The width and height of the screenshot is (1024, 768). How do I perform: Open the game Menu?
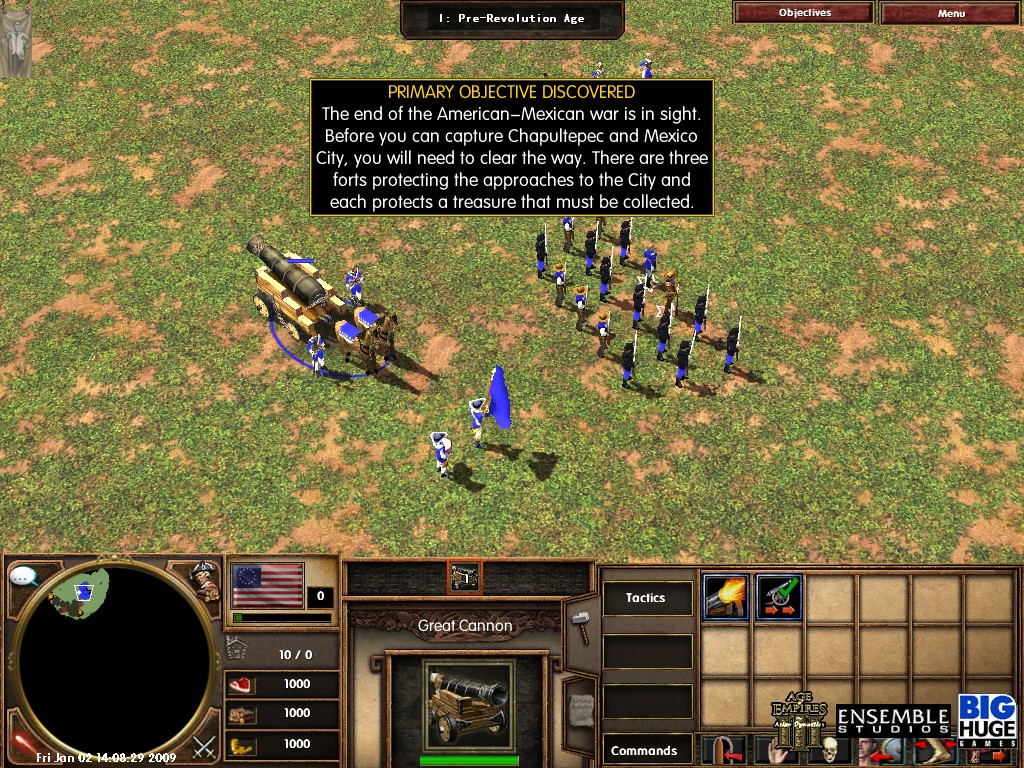(951, 13)
